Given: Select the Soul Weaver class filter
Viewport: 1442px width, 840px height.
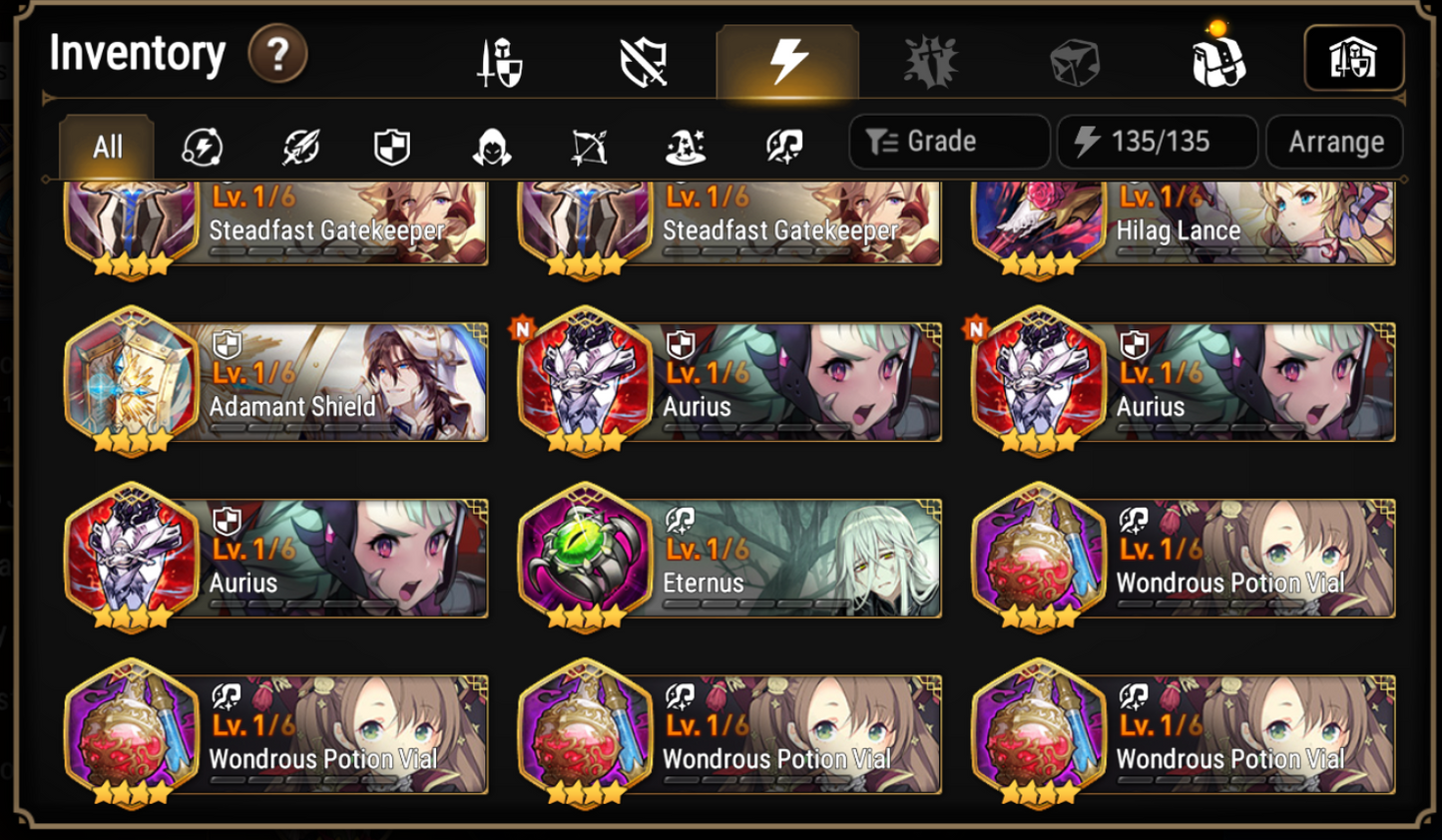Looking at the screenshot, I should [783, 146].
